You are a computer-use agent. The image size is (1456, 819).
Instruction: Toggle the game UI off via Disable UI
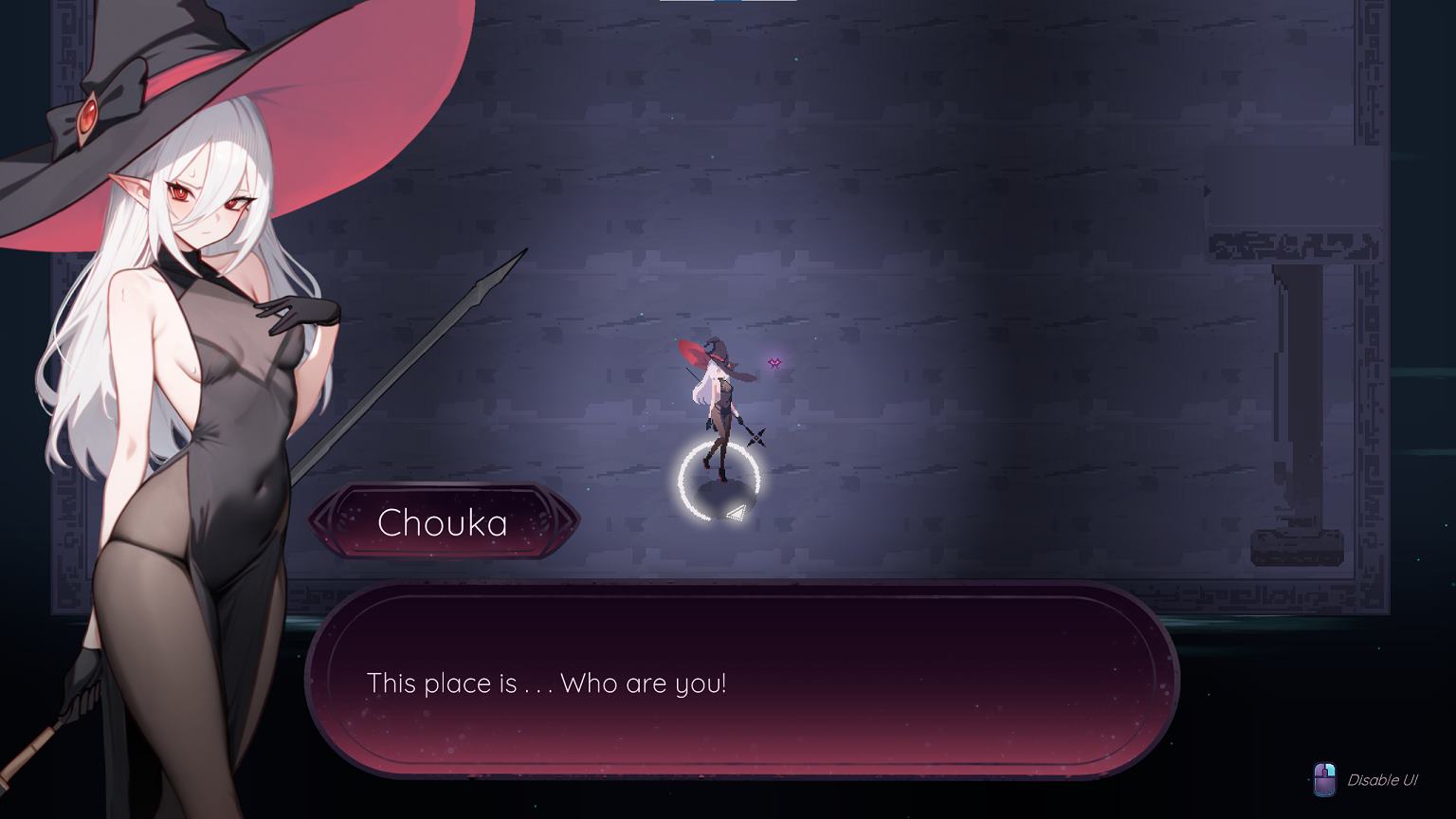coord(1381,780)
